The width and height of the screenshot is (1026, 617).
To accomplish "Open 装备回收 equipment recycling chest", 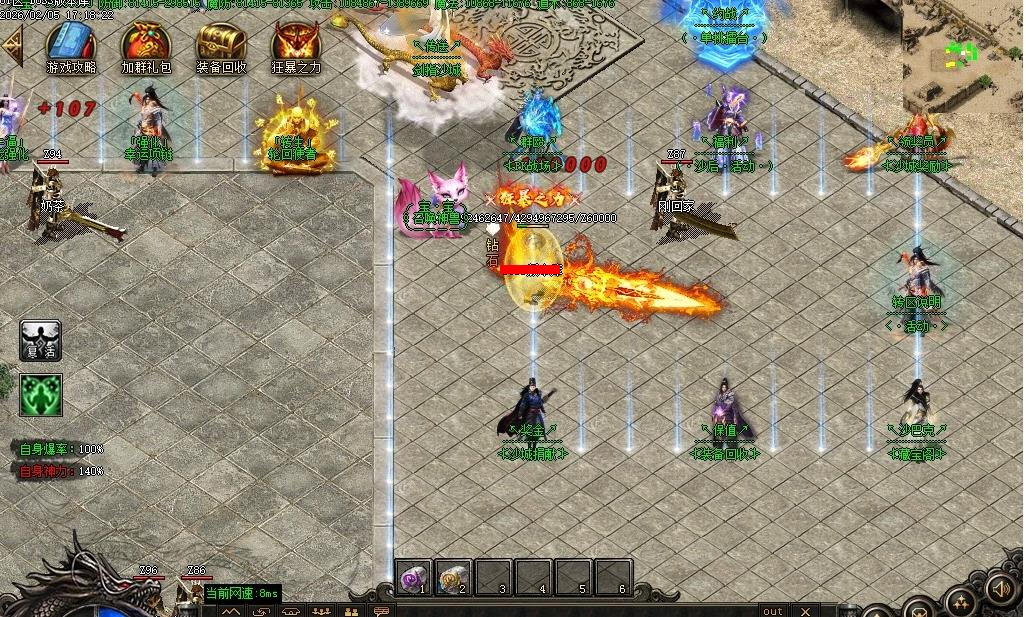I will pos(221,44).
